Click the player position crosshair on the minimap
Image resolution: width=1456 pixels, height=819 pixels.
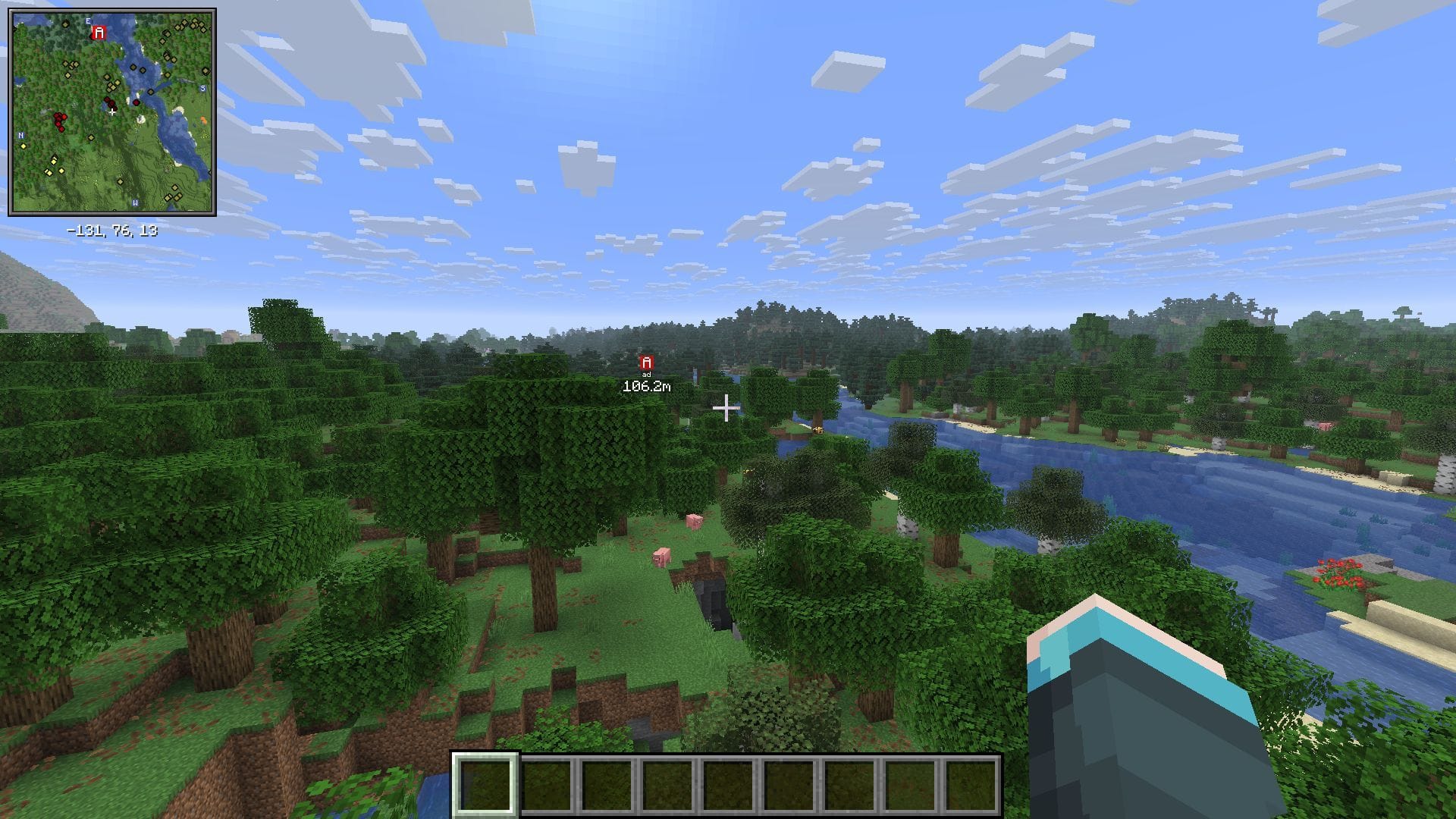pyautogui.click(x=112, y=113)
